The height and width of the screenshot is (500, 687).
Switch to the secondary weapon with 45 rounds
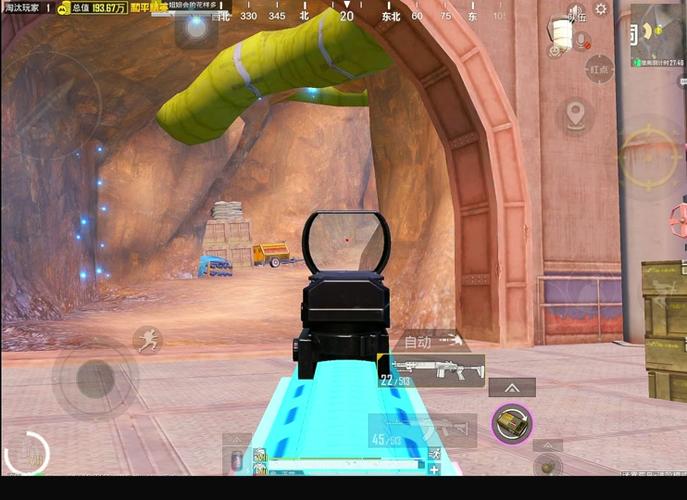pyautogui.click(x=420, y=431)
